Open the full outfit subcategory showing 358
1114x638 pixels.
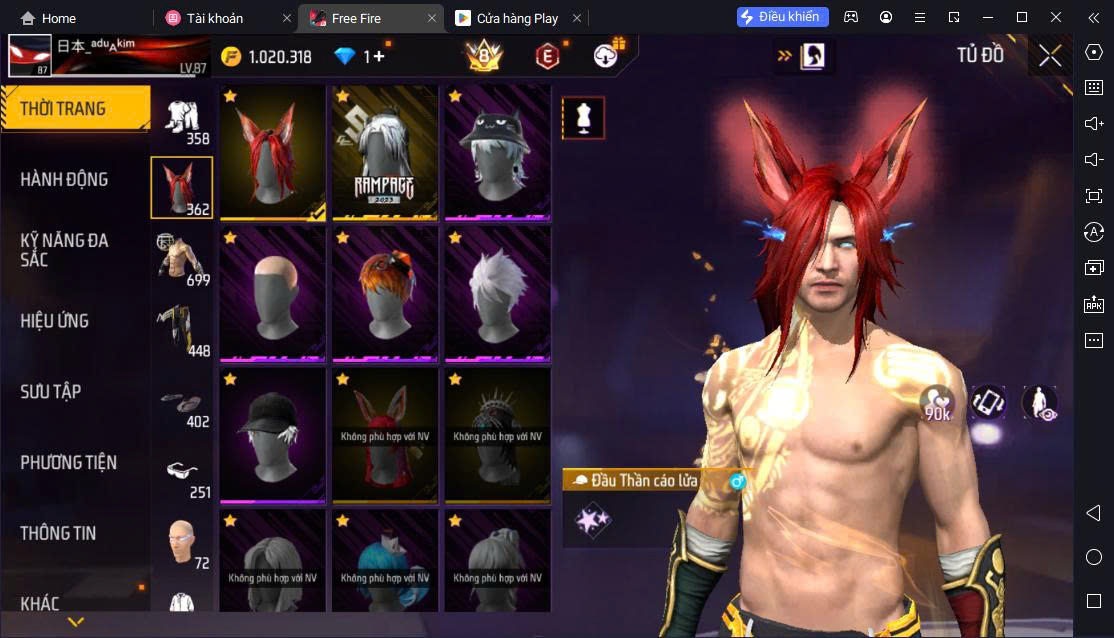[x=182, y=122]
